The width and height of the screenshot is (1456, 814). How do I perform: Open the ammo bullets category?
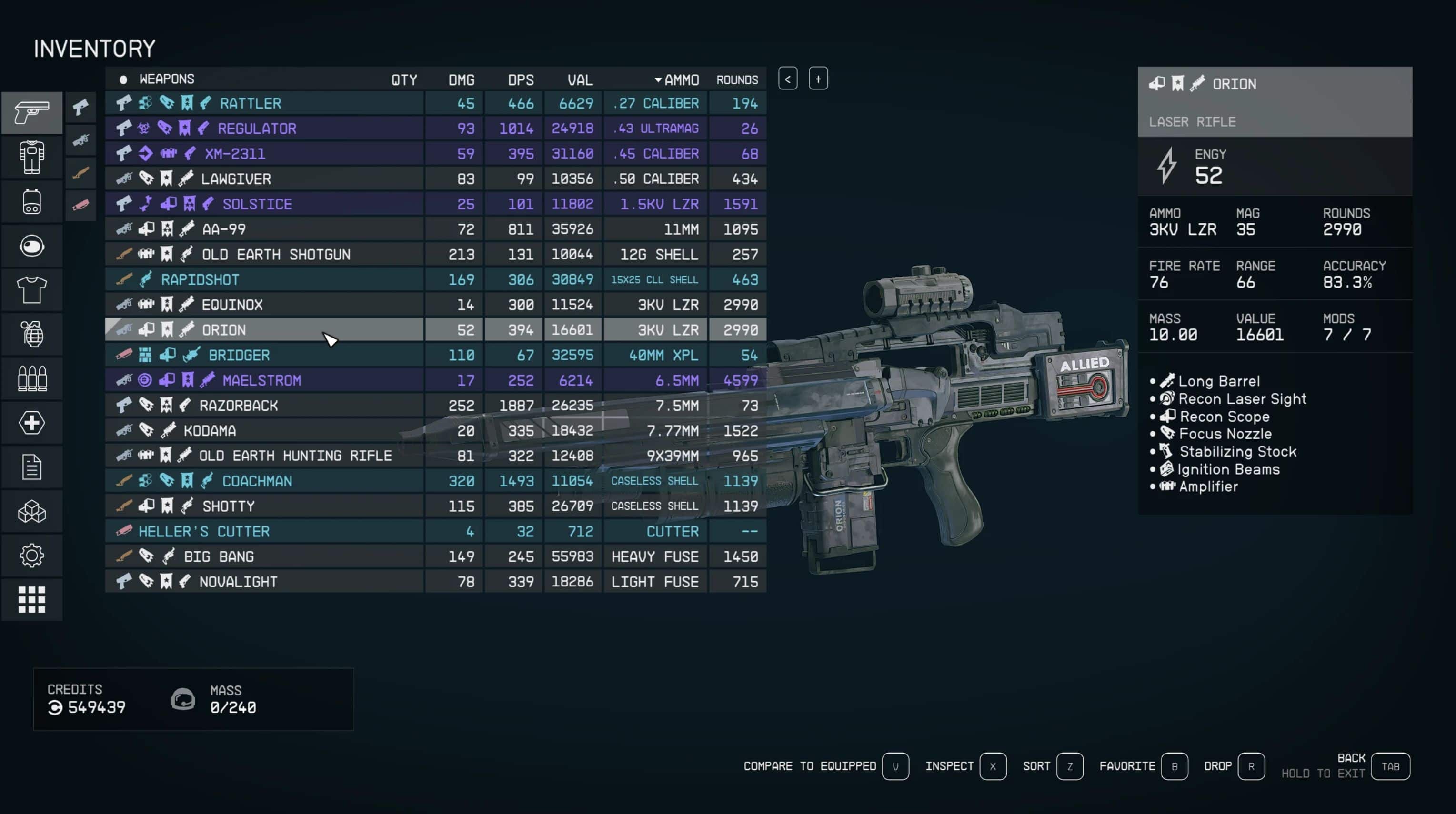[x=31, y=378]
